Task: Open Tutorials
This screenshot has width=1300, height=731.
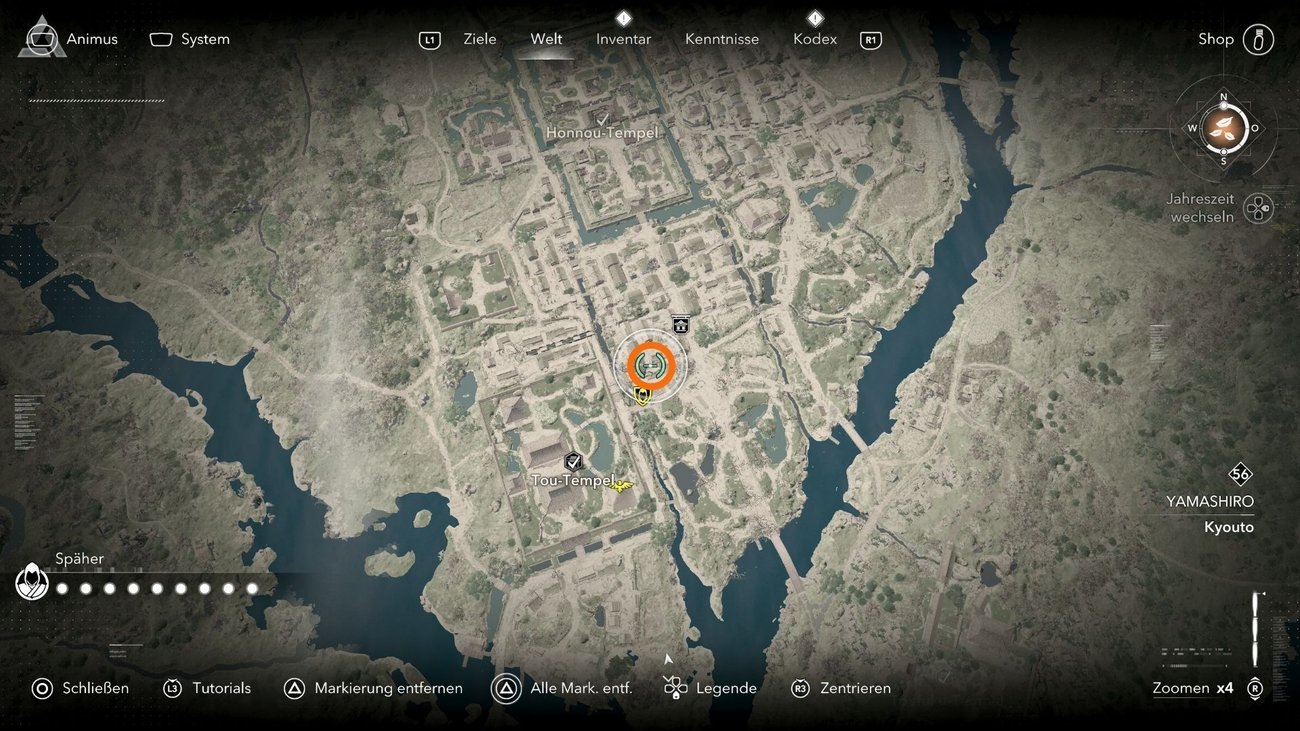Action: [207, 688]
